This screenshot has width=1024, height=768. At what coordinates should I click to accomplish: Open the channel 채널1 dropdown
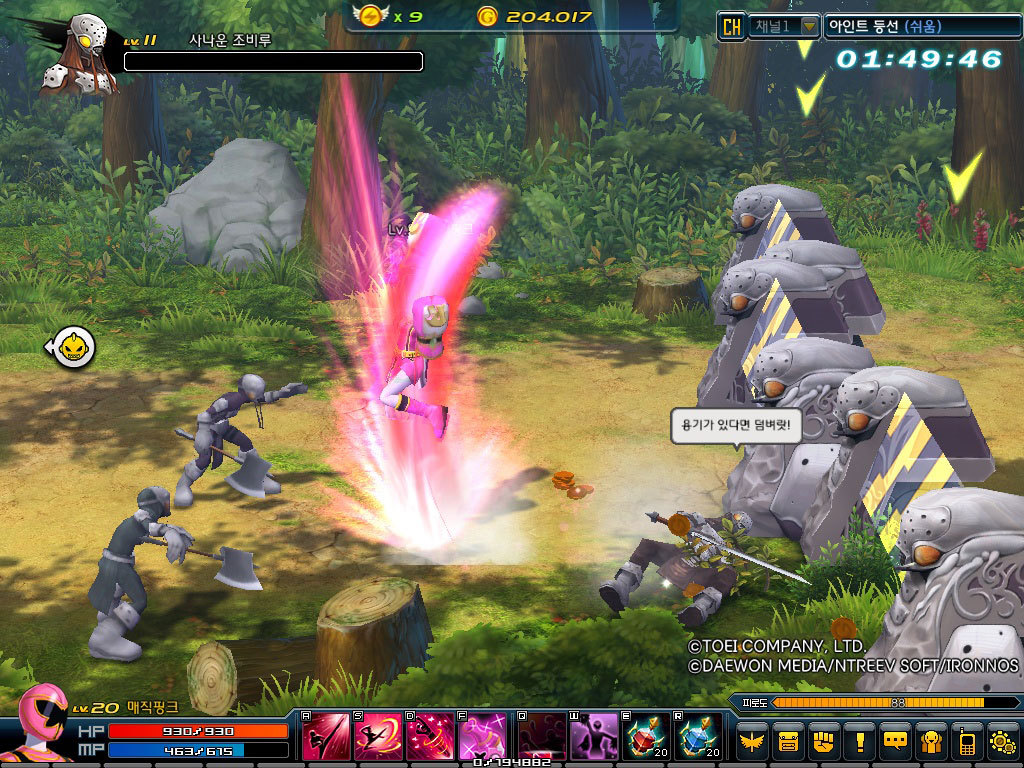coord(808,26)
